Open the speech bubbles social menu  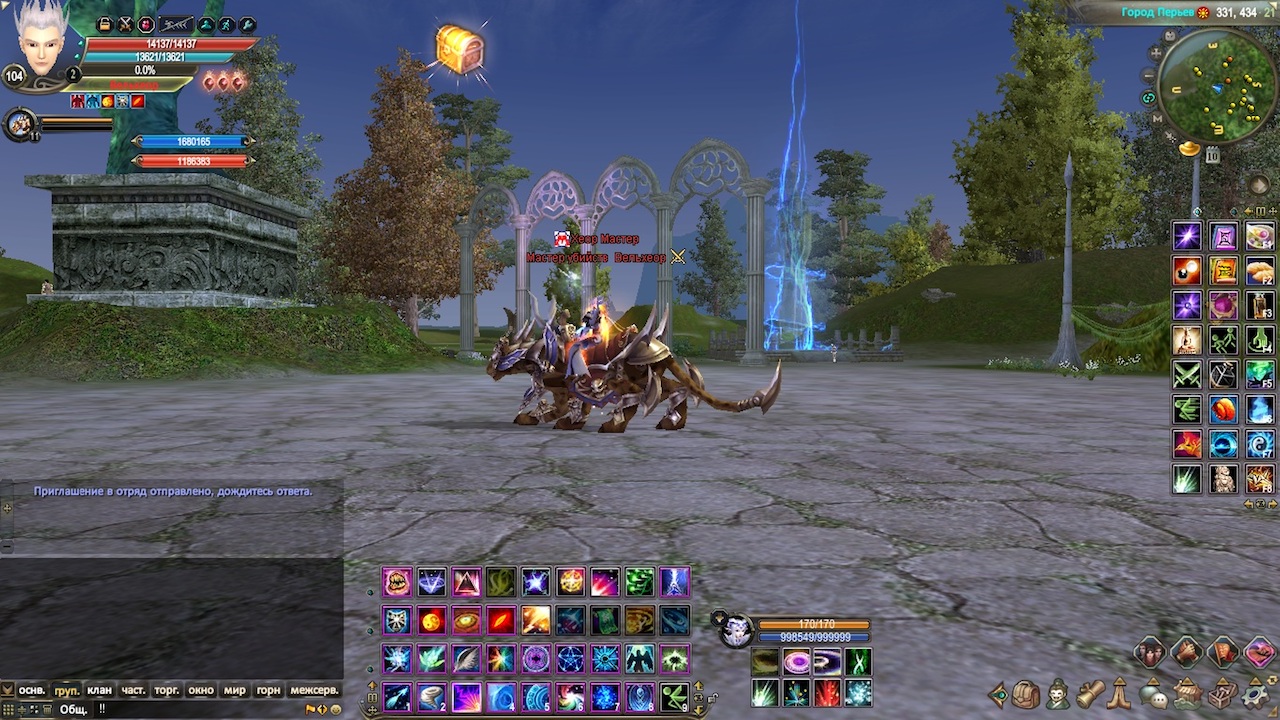1153,694
